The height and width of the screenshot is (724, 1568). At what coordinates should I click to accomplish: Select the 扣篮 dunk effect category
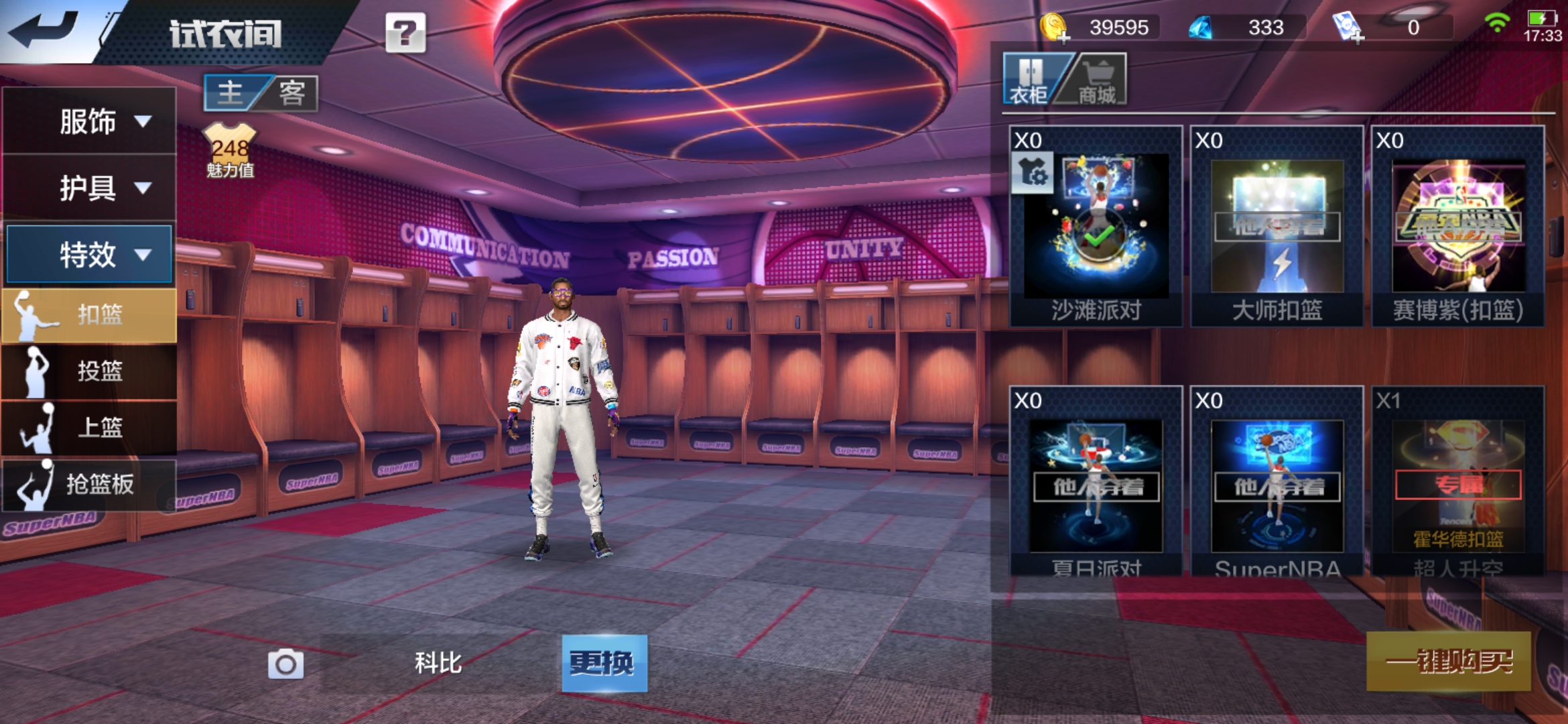pos(90,315)
